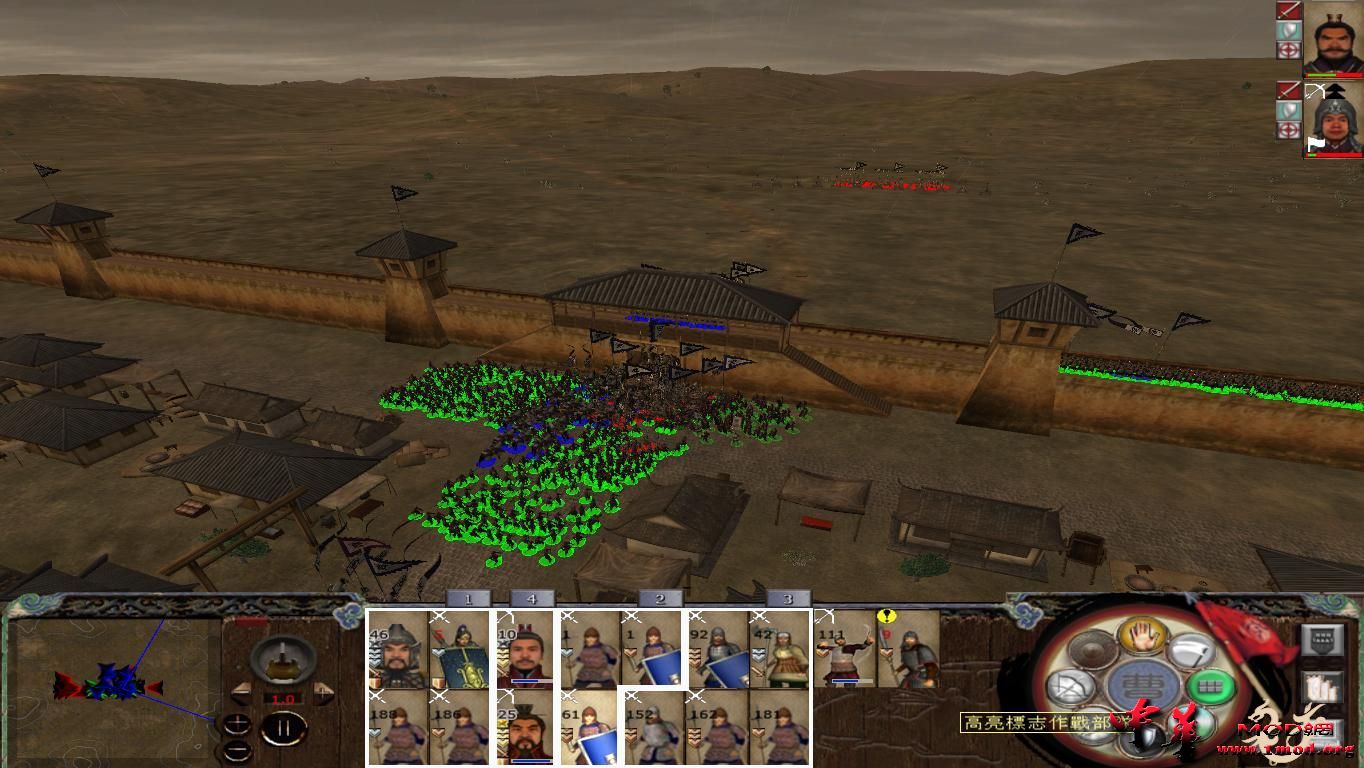Click the minimap zoom-in plus icon
This screenshot has width=1364, height=768.
(x=238, y=723)
